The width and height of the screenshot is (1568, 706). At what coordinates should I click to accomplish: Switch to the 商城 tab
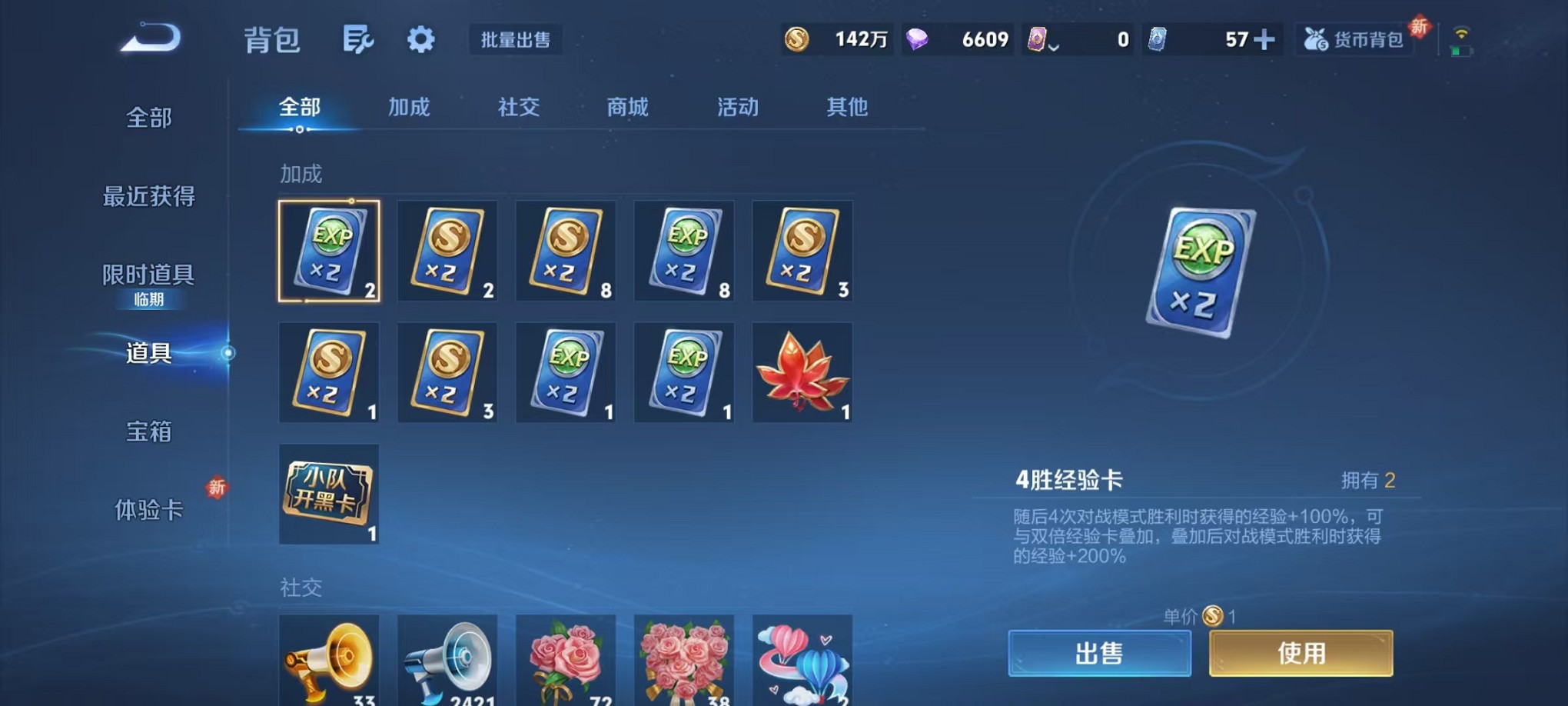tap(627, 108)
